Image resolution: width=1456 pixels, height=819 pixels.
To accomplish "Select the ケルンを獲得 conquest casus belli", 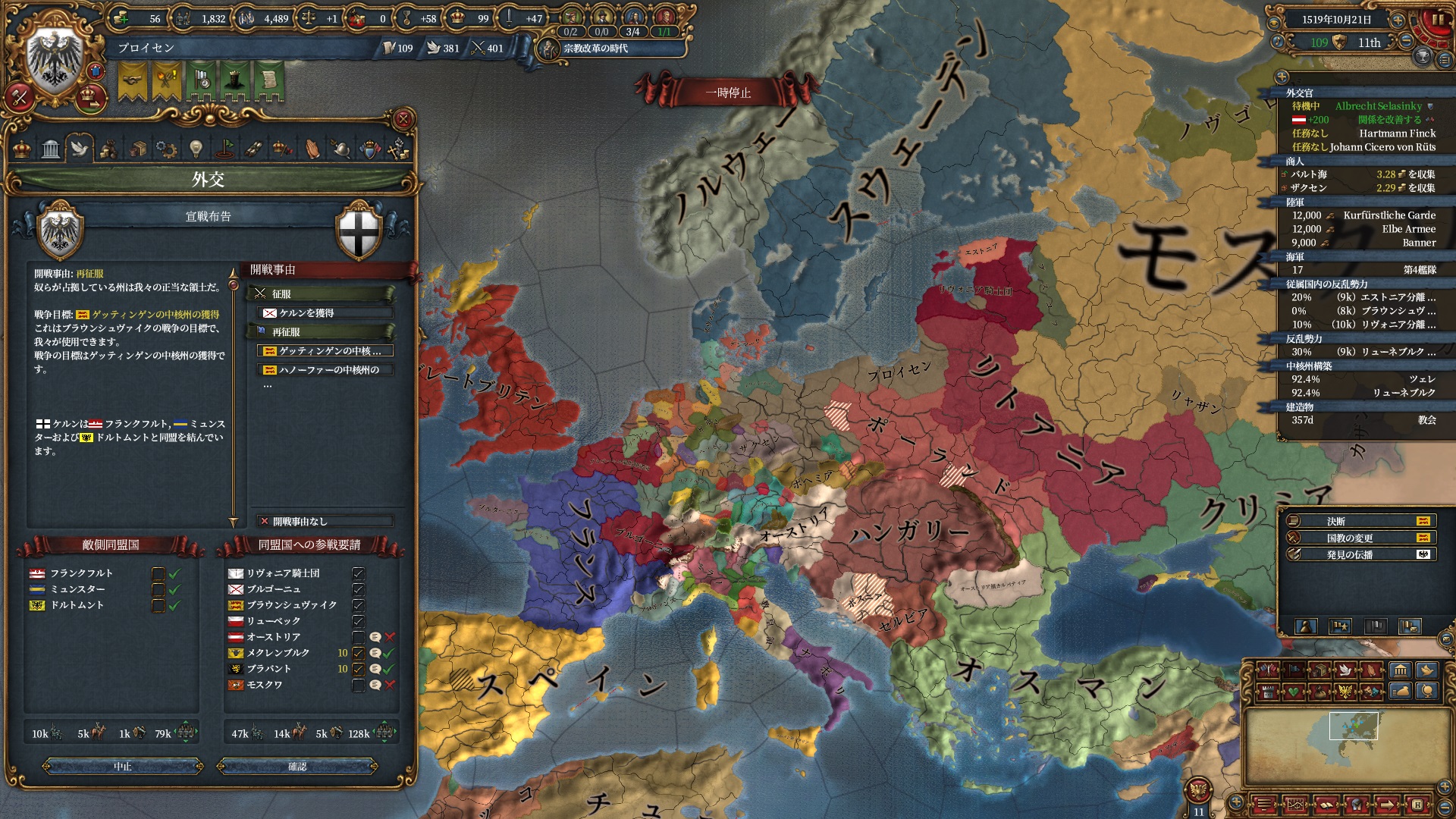I will 326,313.
